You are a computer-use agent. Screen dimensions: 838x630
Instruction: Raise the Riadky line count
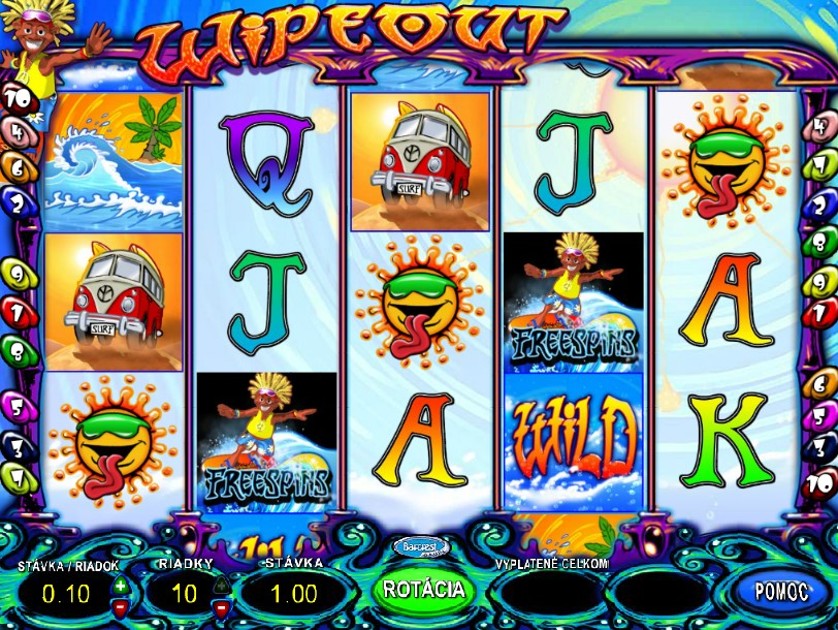[221, 585]
